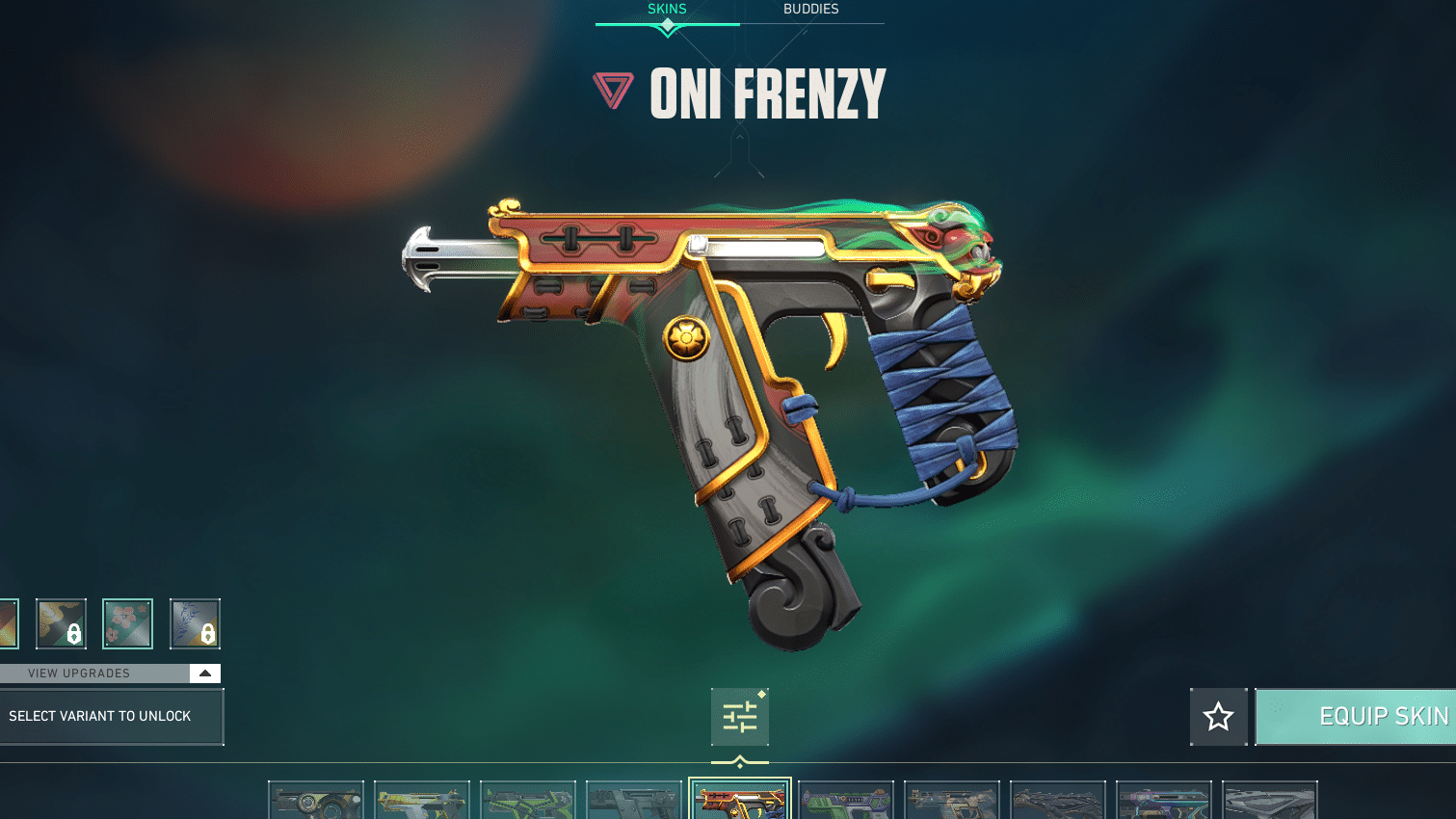Expand the chevron below the weapon preview
This screenshot has height=819, width=1456.
[x=740, y=759]
